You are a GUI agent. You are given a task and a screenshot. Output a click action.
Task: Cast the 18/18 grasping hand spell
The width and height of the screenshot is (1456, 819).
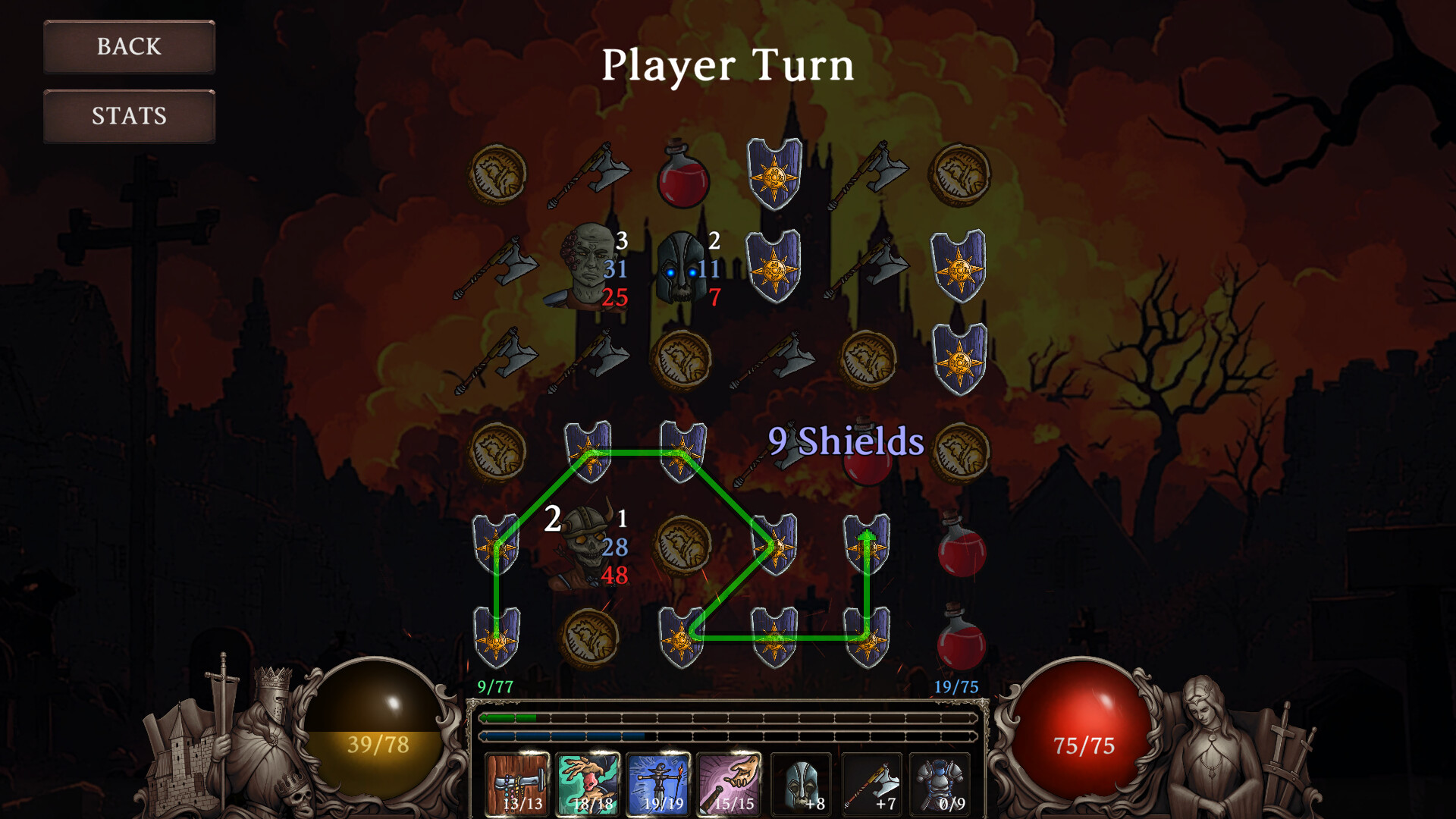(588, 785)
